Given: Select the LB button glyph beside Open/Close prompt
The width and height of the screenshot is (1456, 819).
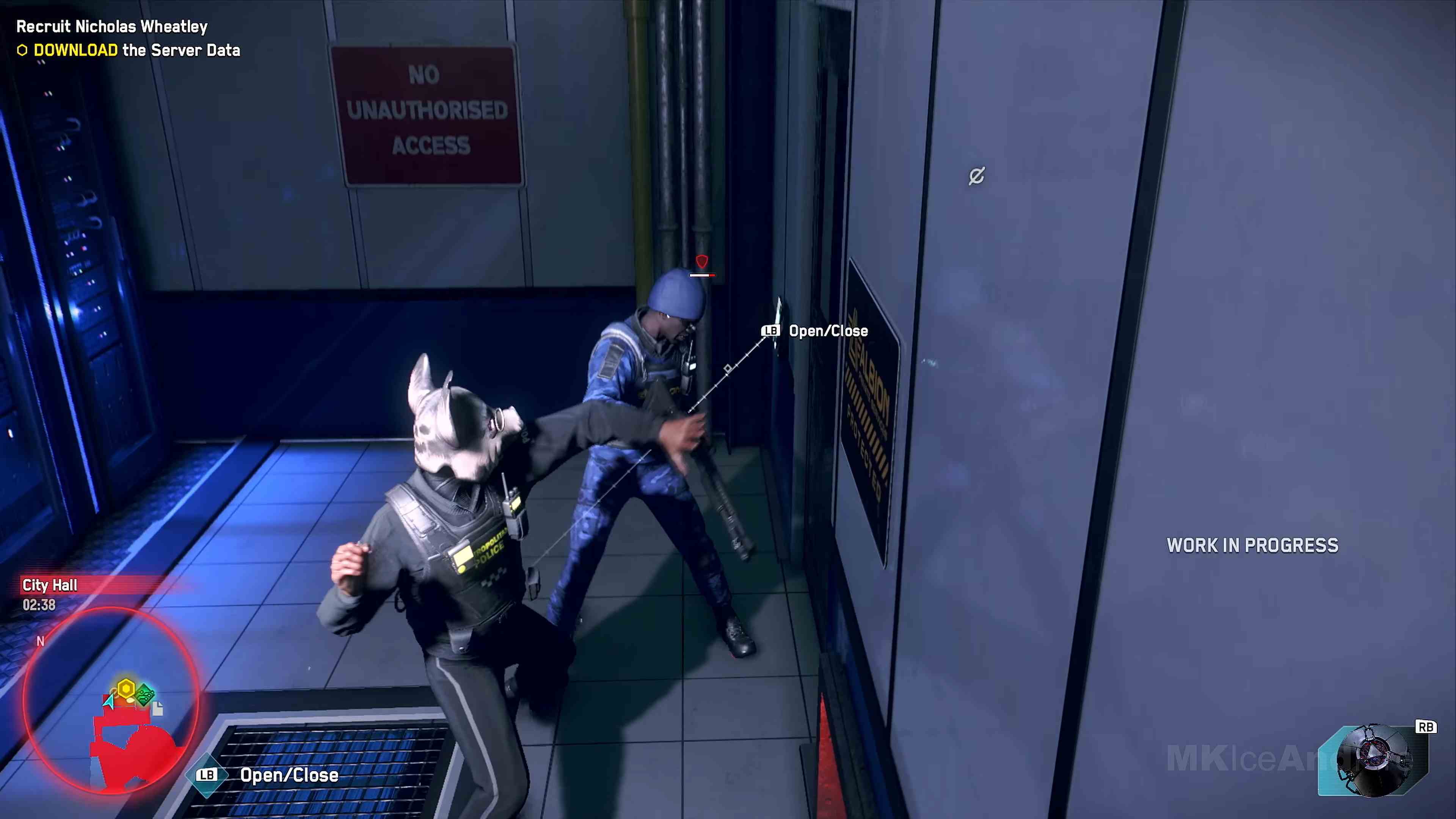Looking at the screenshot, I should pyautogui.click(x=770, y=331).
